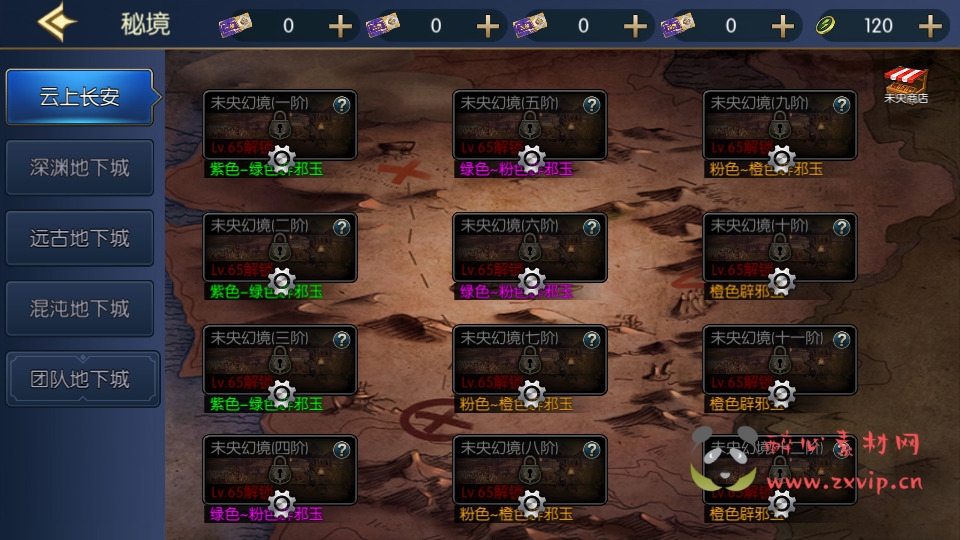The width and height of the screenshot is (960, 540).
Task: Show help for 未央幻境(二阶) via question mark
Action: click(x=341, y=227)
